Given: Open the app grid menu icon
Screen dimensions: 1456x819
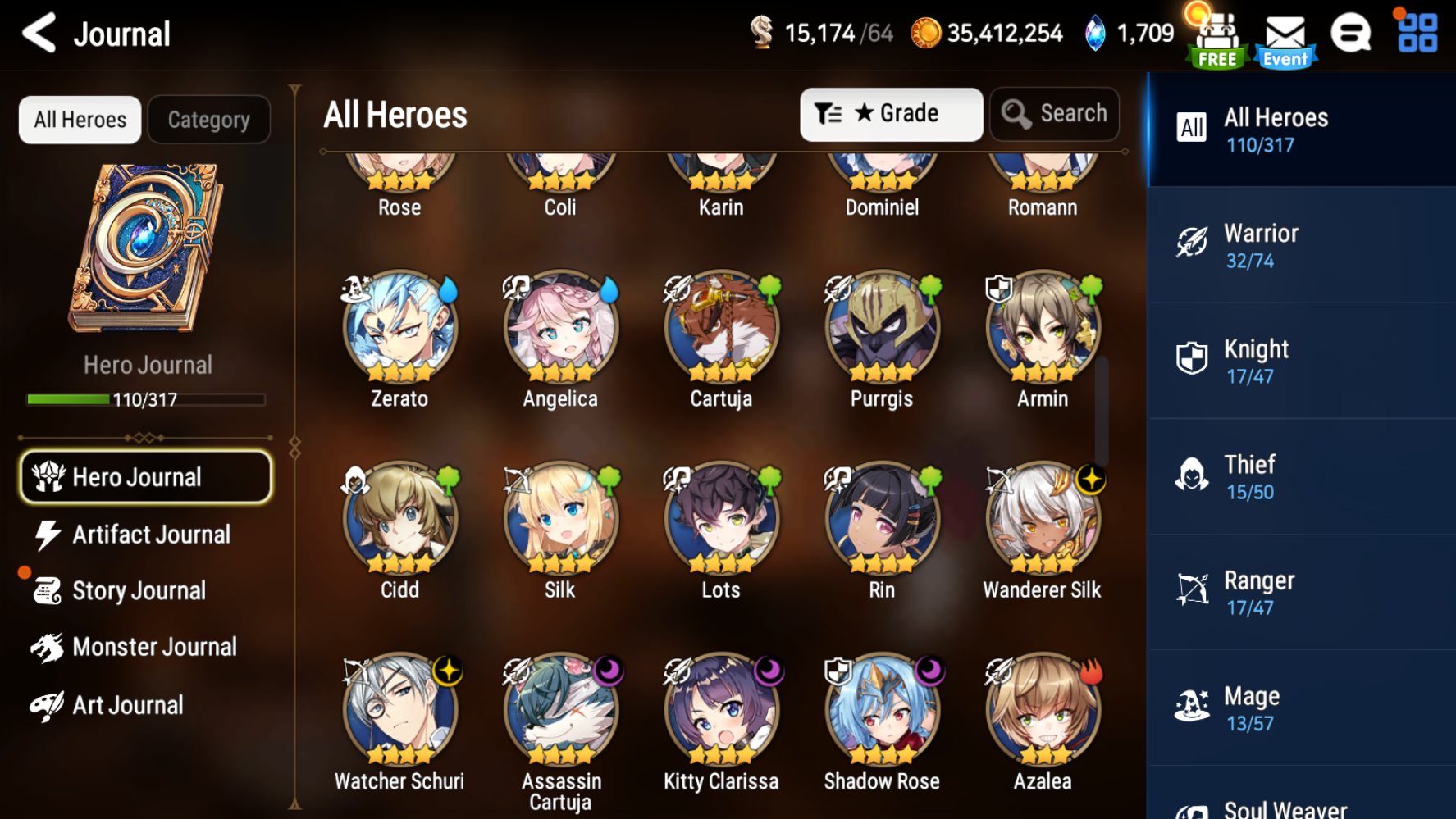Looking at the screenshot, I should [x=1418, y=33].
